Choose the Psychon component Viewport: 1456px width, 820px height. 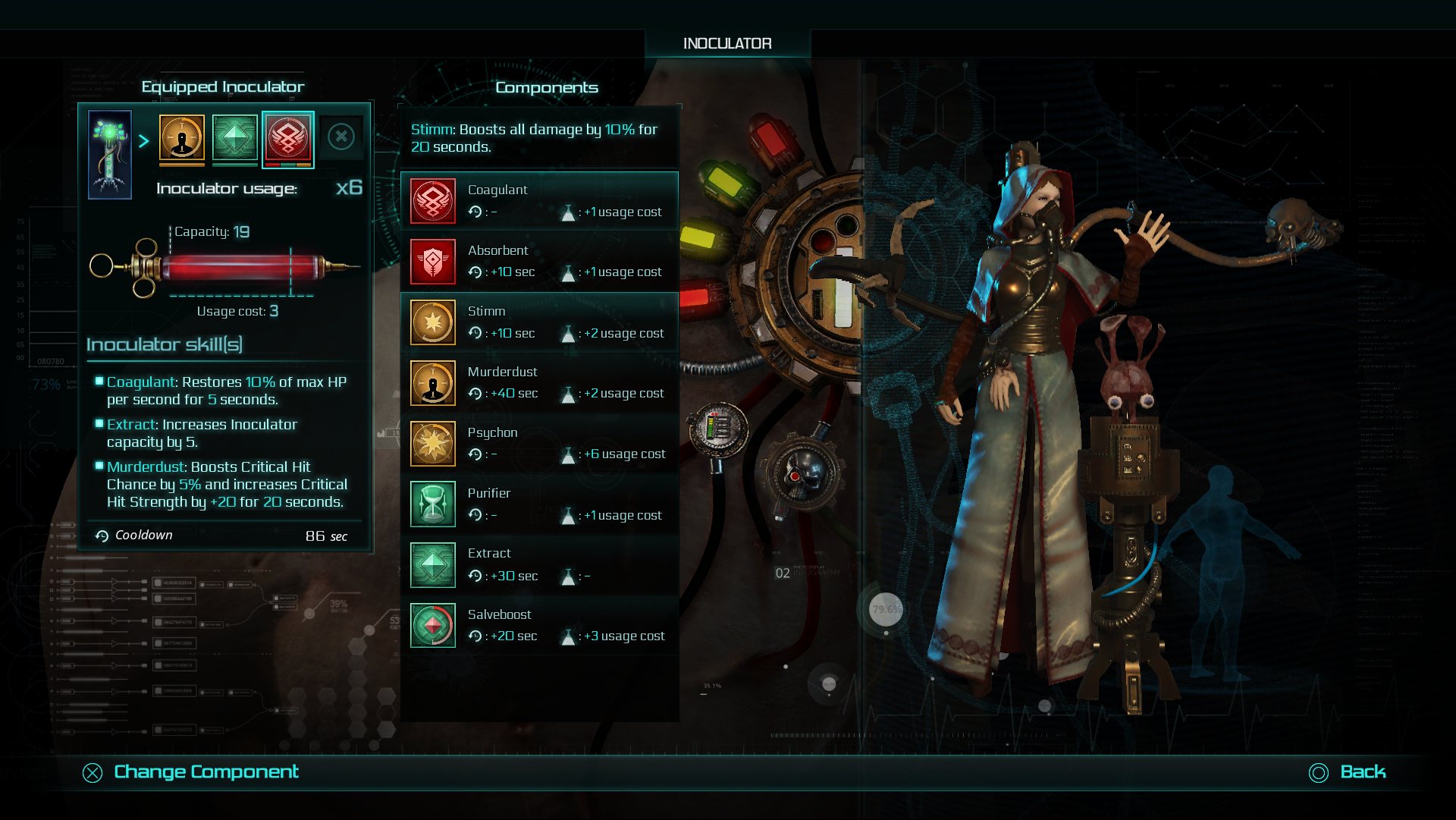[x=539, y=444]
